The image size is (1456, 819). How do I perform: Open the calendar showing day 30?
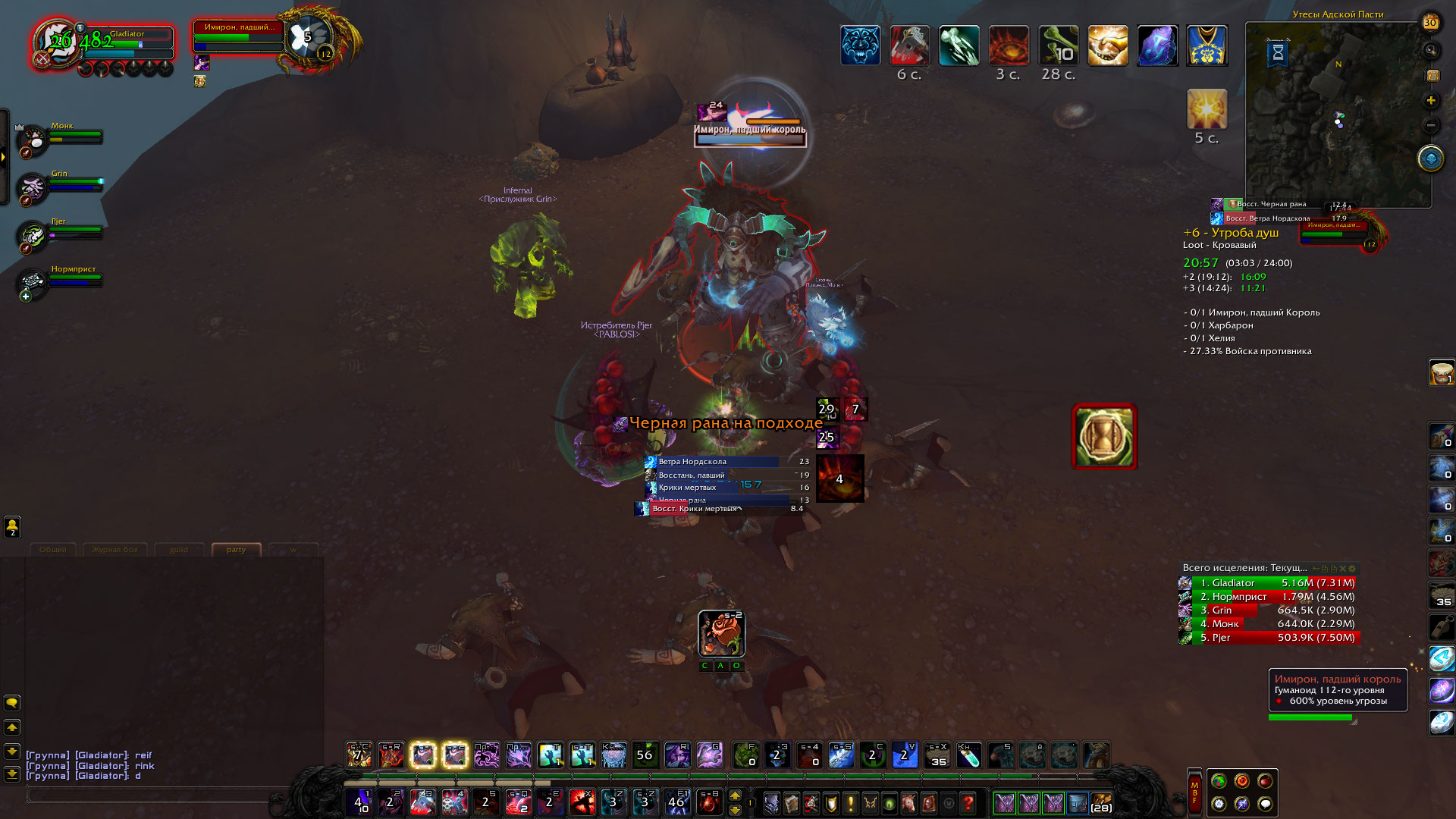tap(1430, 23)
